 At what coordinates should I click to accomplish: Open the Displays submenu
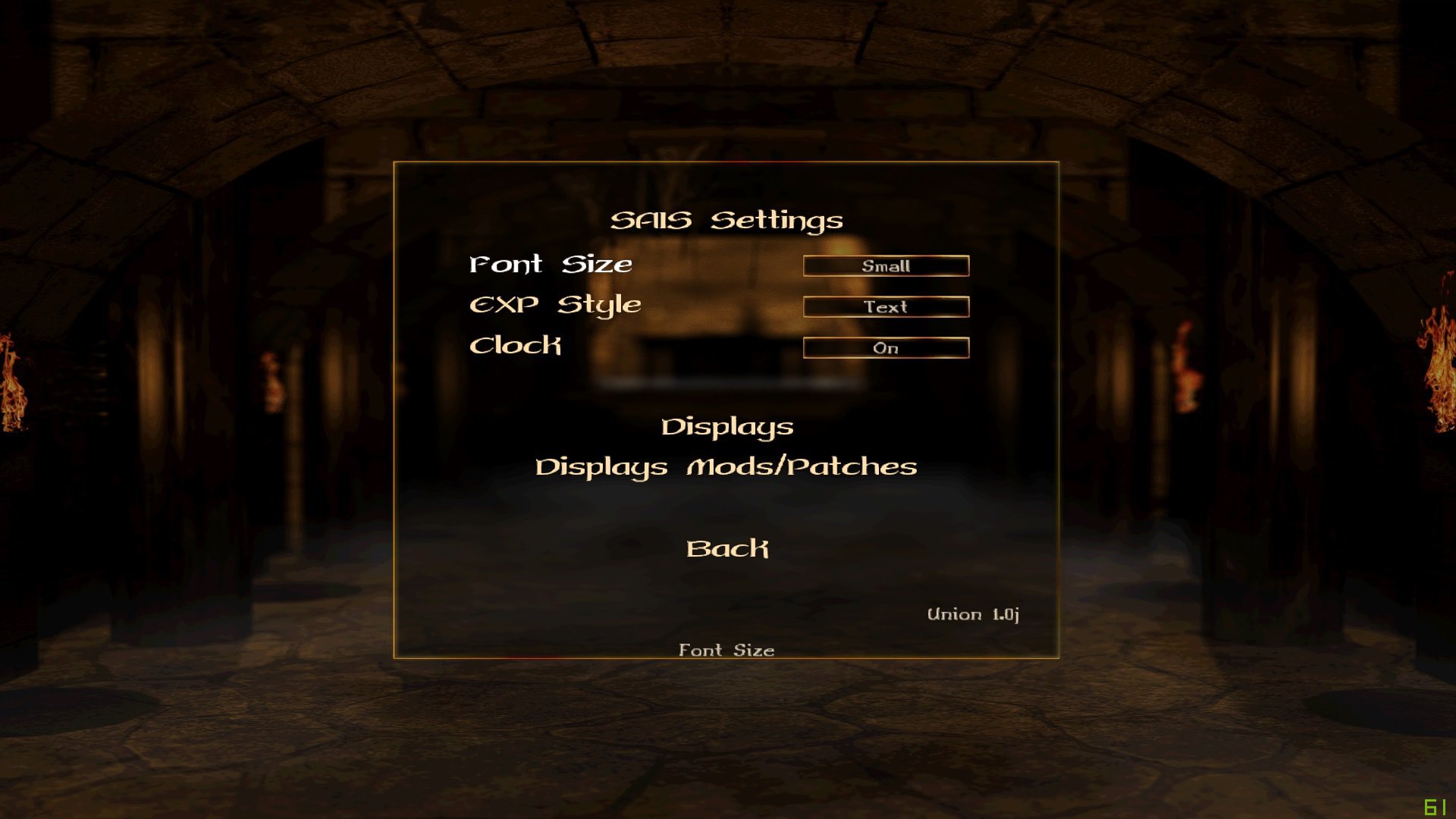726,427
